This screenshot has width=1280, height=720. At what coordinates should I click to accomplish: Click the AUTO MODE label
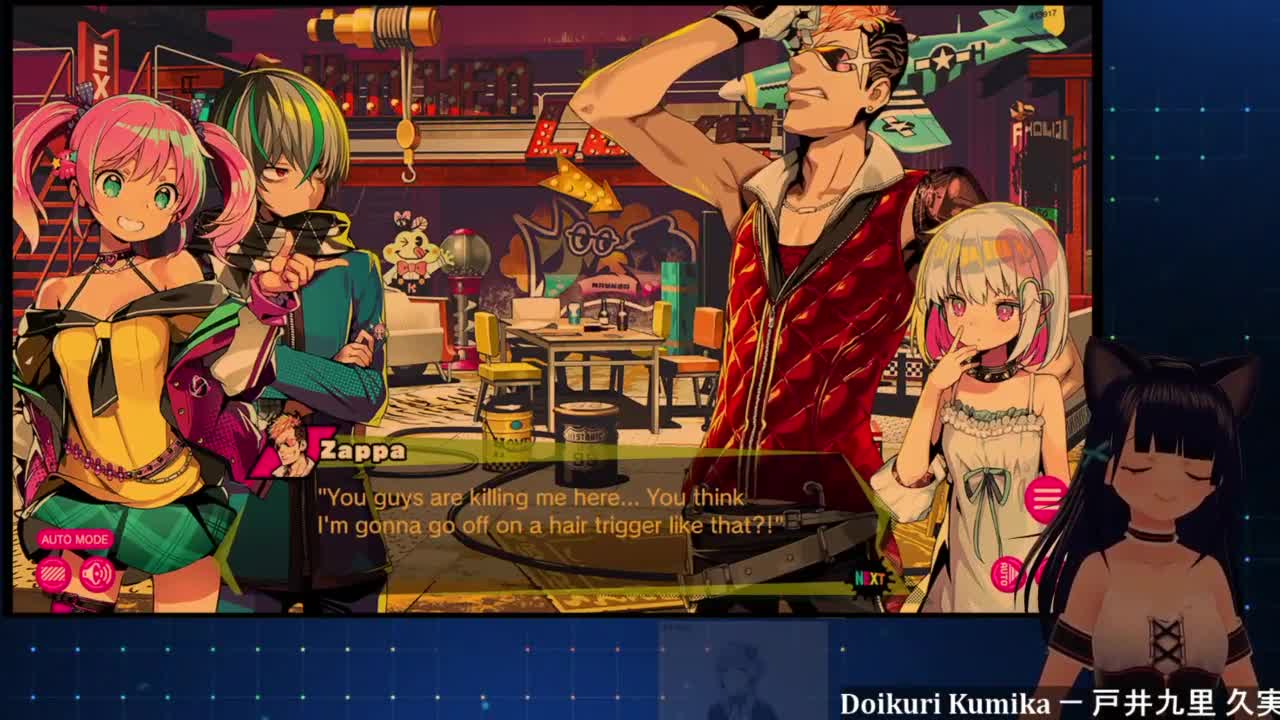tap(75, 539)
